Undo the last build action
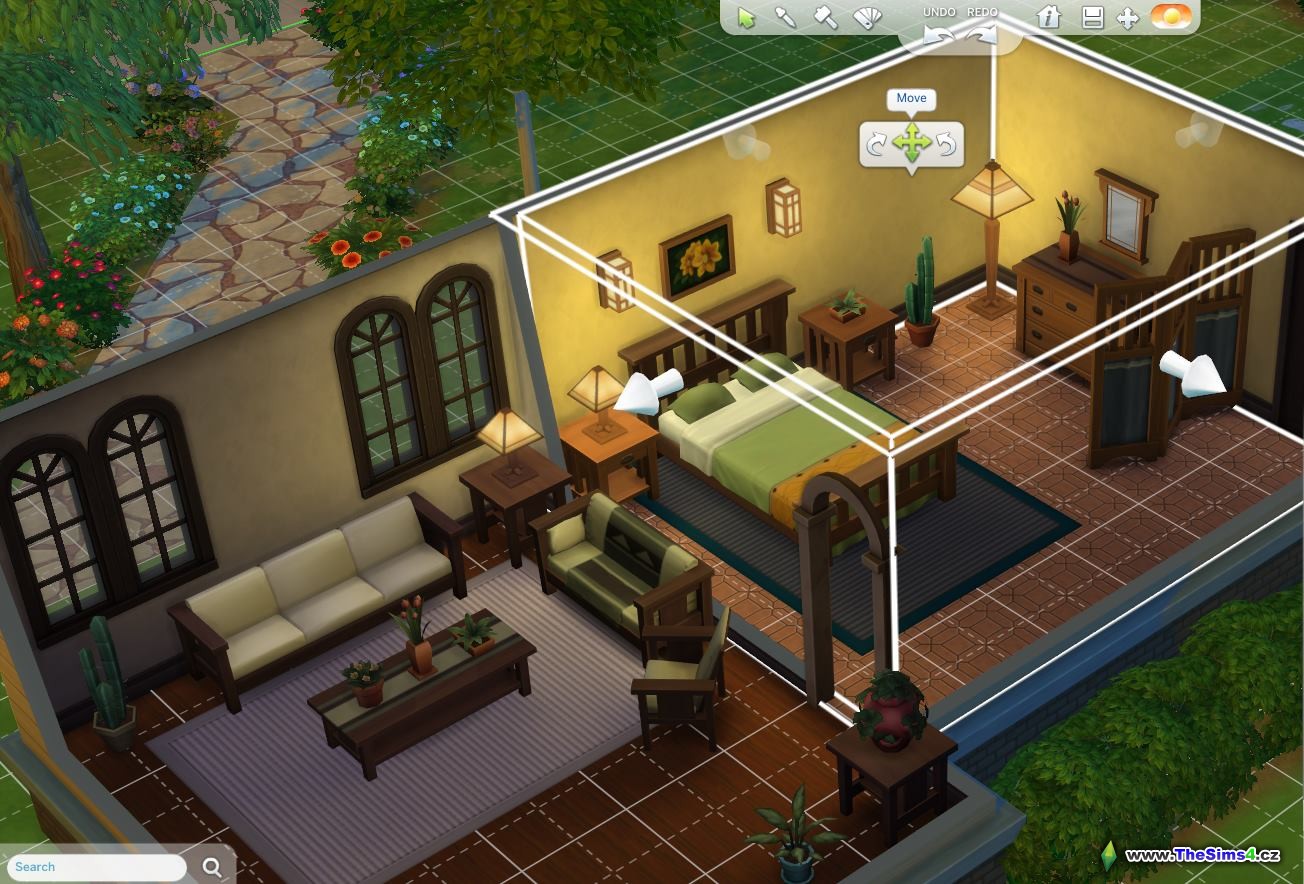 pos(938,34)
